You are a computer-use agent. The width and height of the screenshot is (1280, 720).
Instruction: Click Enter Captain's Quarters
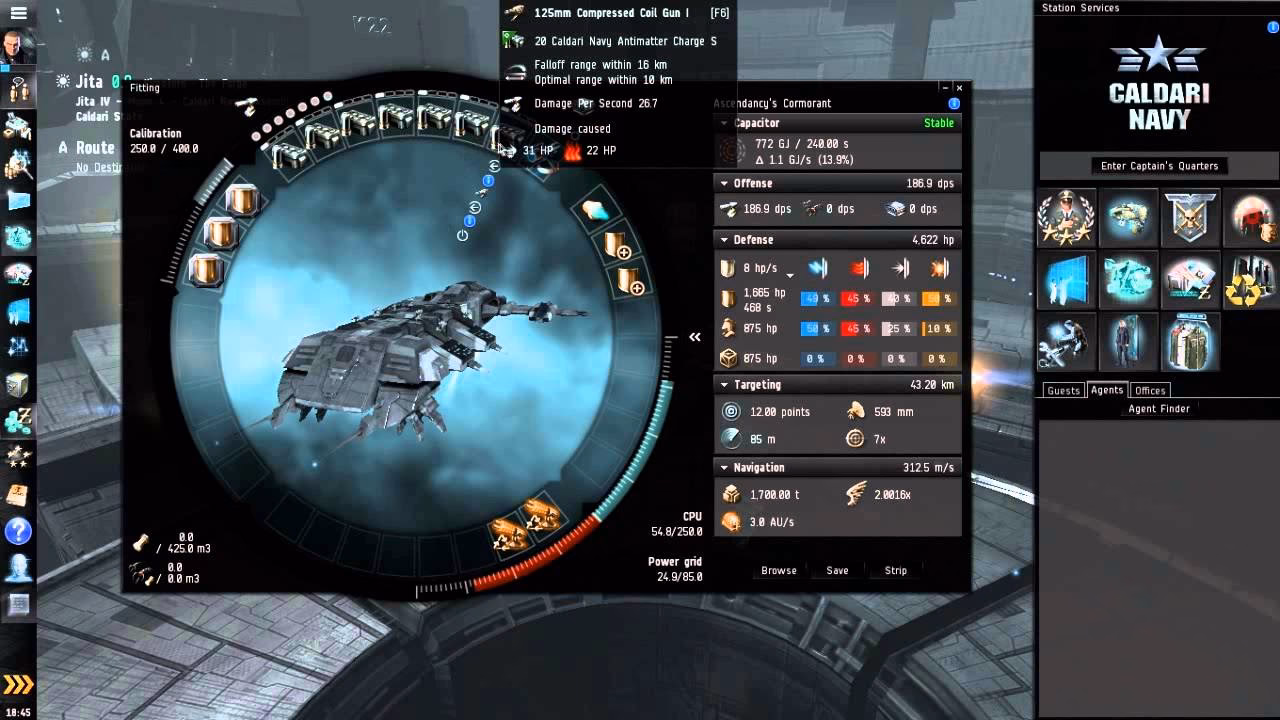(1158, 166)
